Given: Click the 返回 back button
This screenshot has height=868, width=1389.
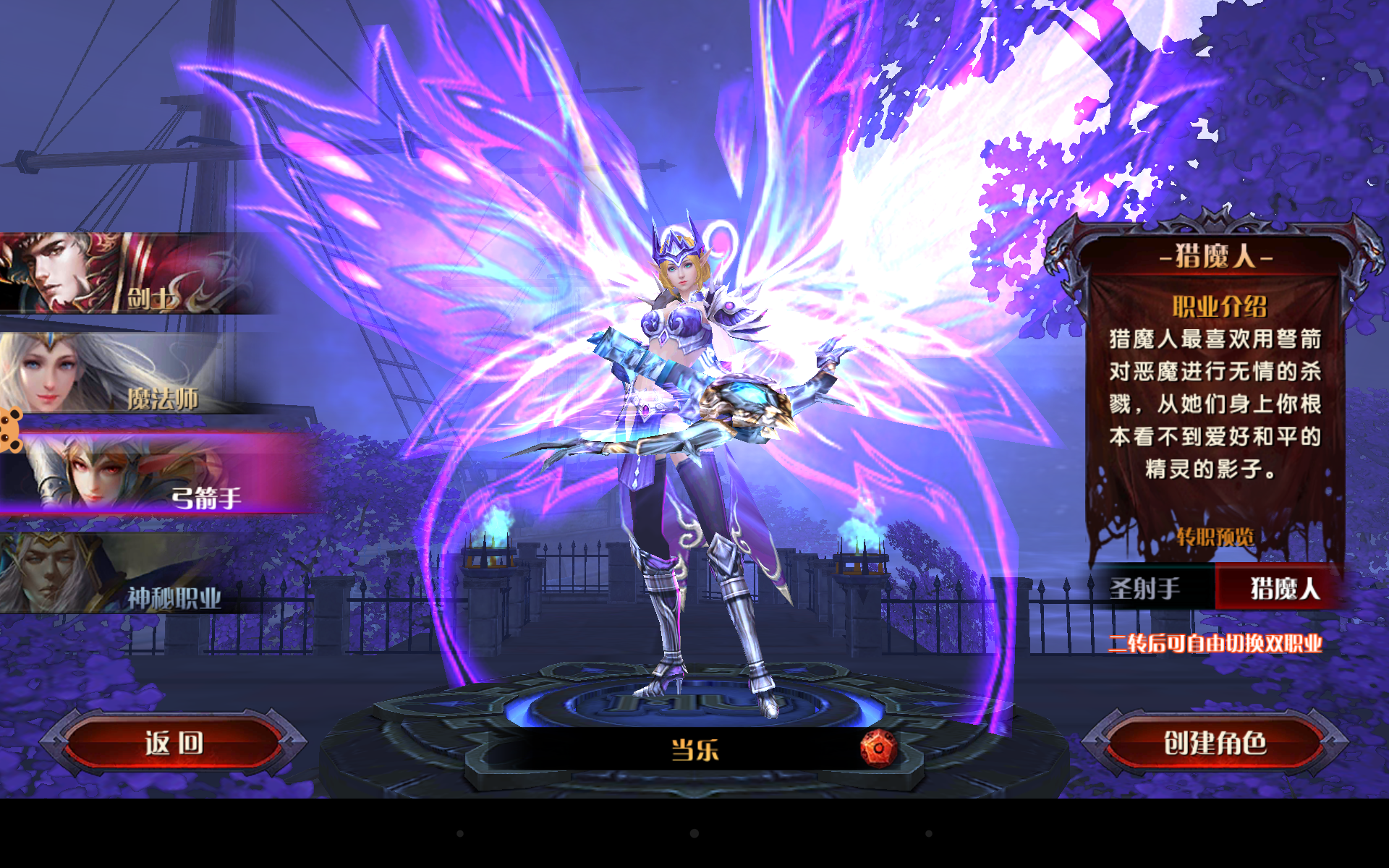Looking at the screenshot, I should click(174, 744).
